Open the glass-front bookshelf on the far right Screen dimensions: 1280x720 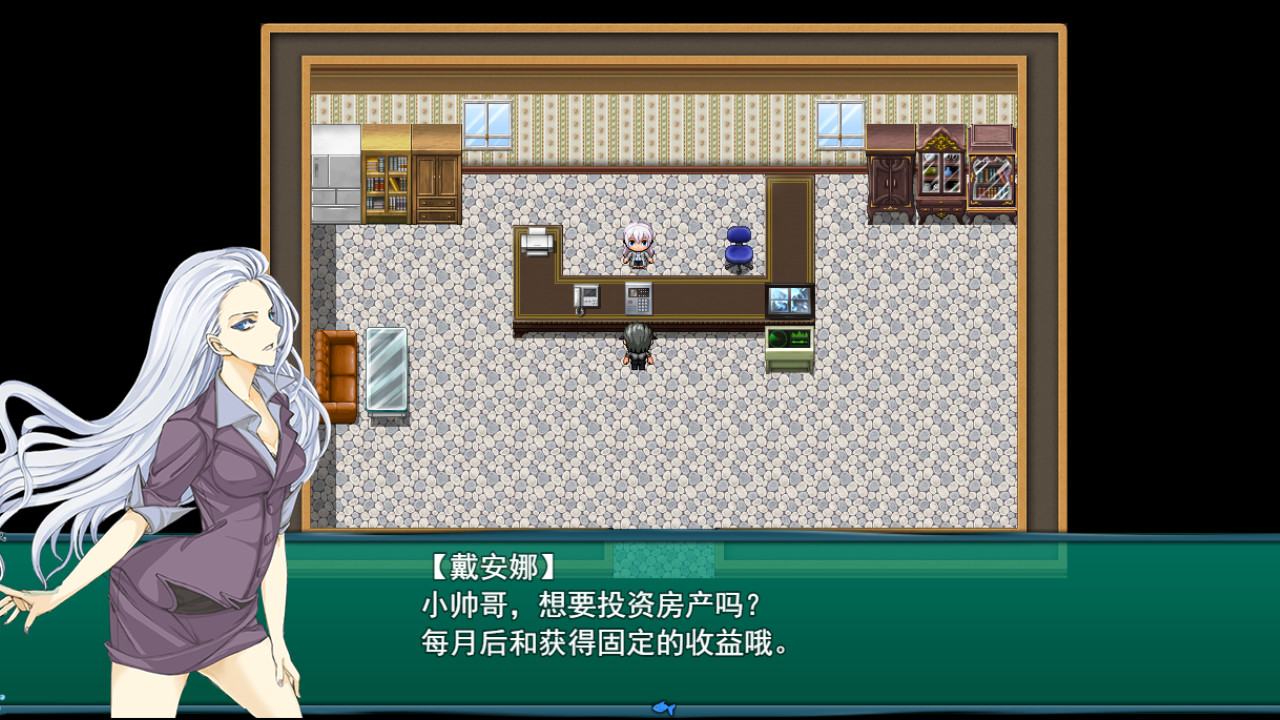[992, 178]
